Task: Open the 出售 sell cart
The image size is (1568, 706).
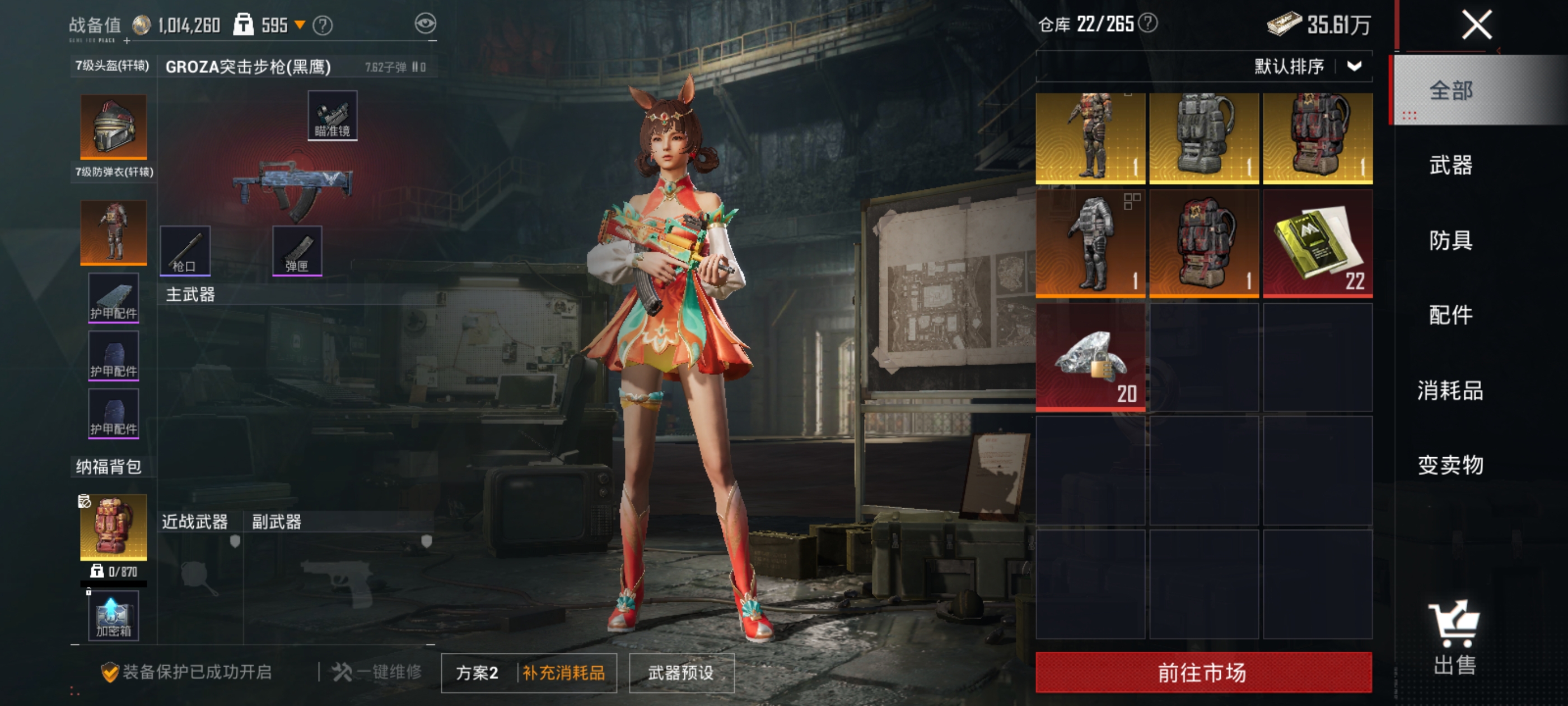Action: tap(1454, 637)
